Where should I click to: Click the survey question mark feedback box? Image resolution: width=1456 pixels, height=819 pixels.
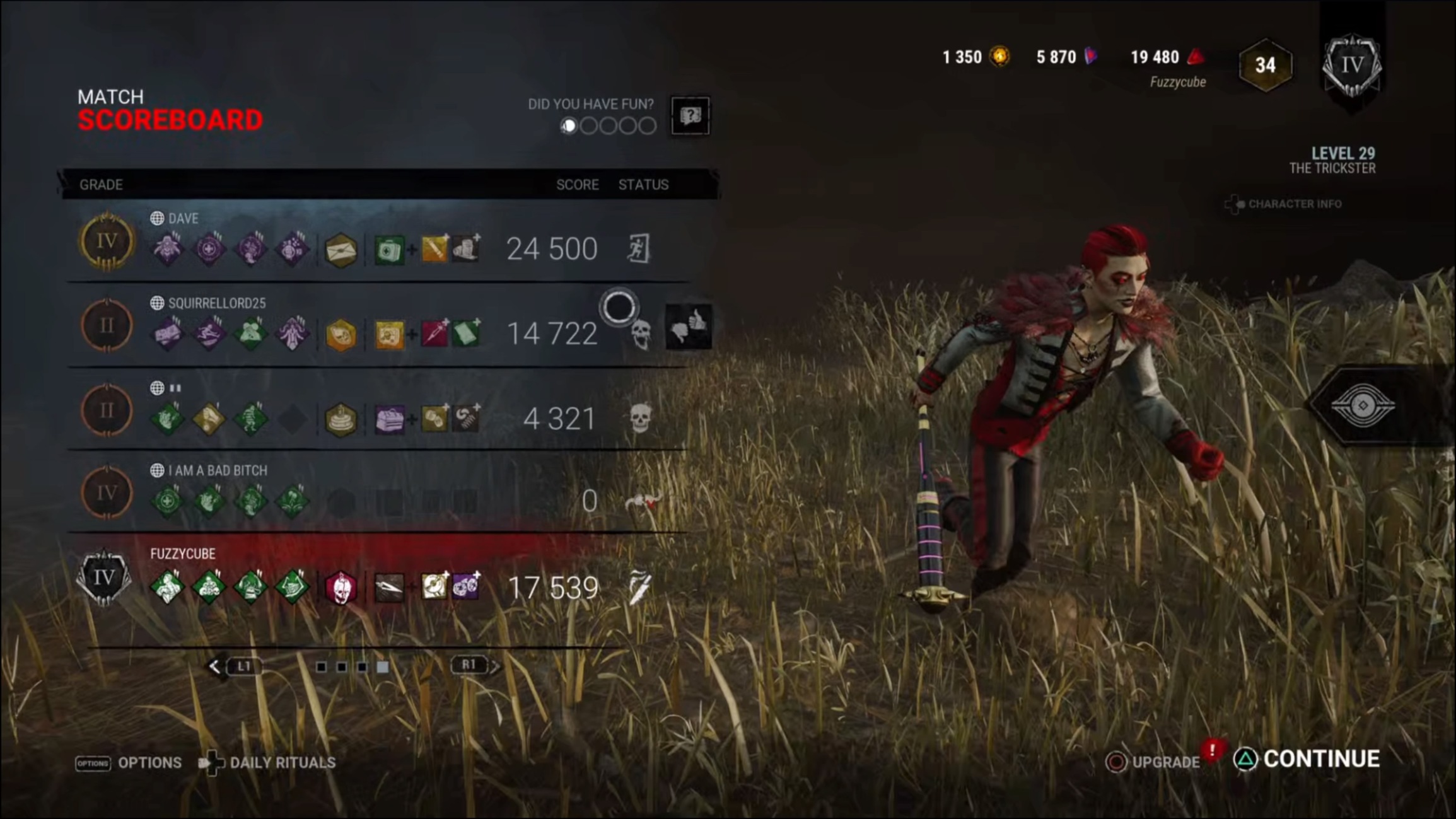coord(690,115)
